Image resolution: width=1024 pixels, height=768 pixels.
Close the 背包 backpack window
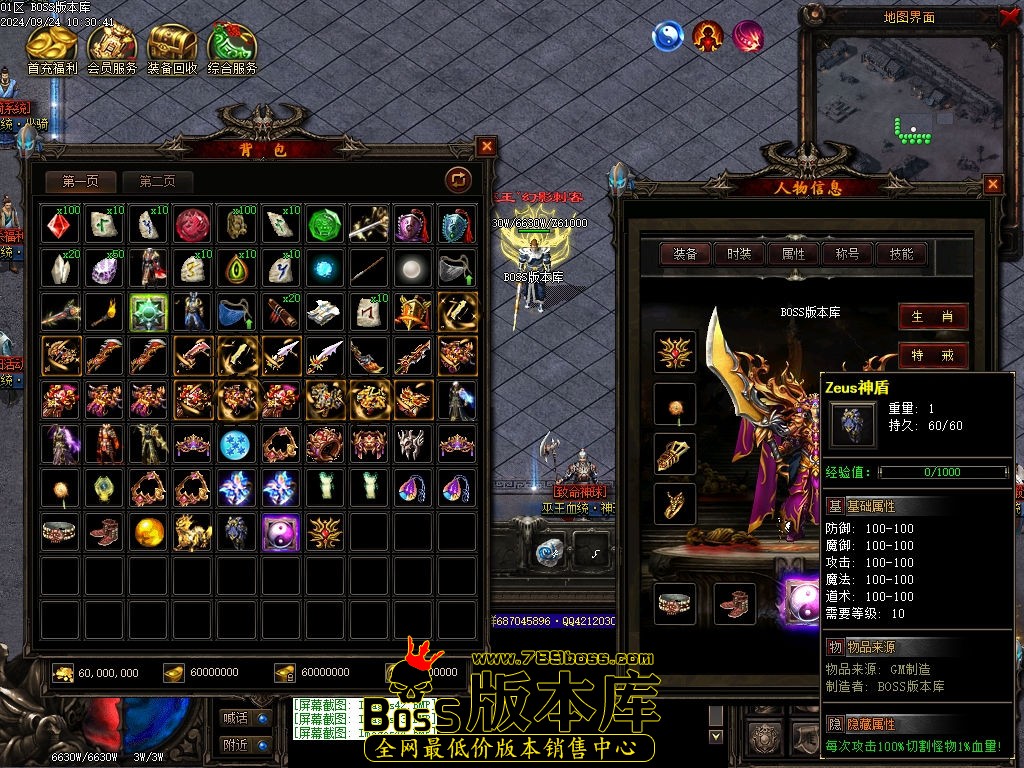coord(487,146)
